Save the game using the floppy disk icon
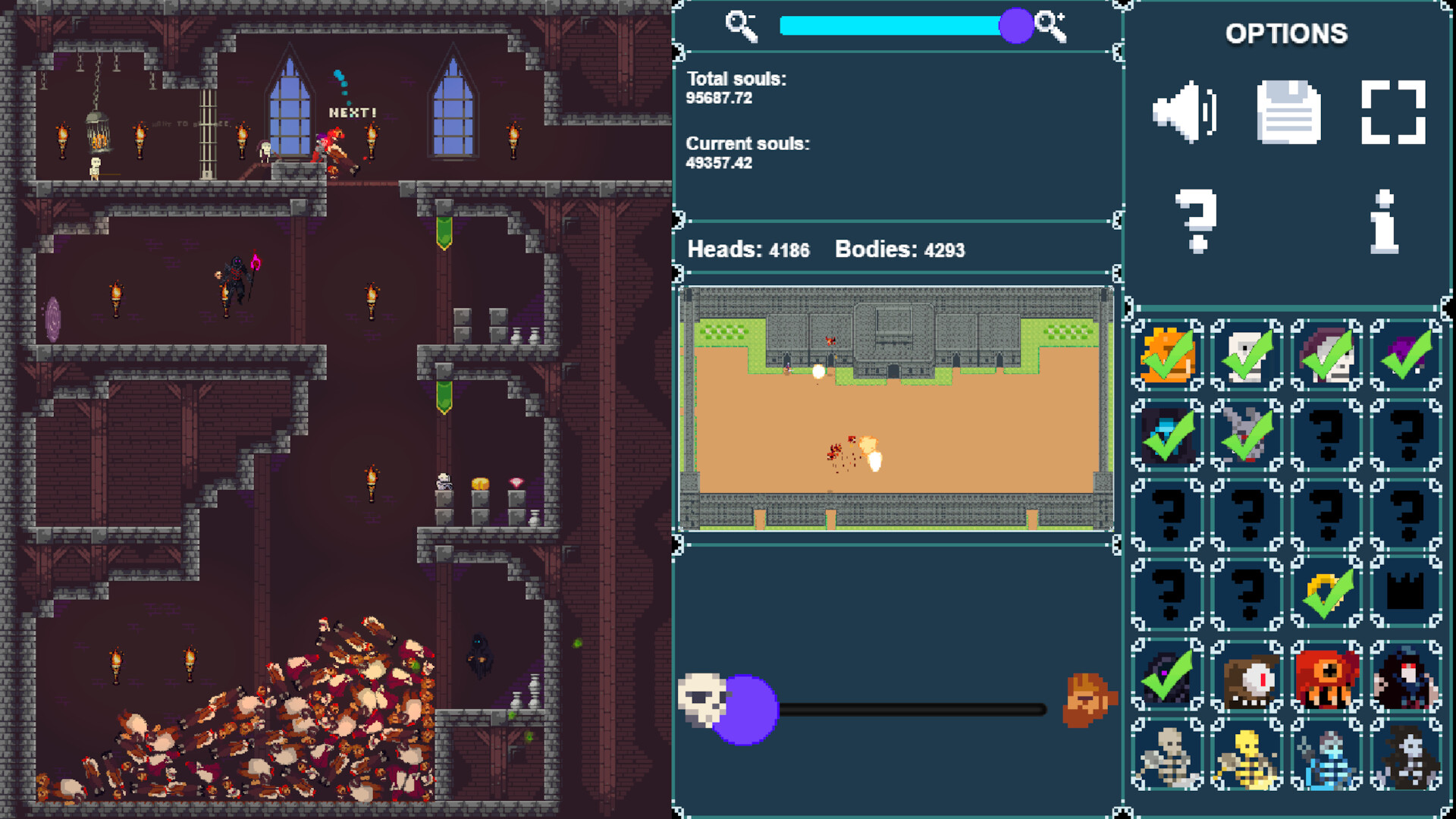Screen dimensions: 1456x819 [x=1288, y=110]
